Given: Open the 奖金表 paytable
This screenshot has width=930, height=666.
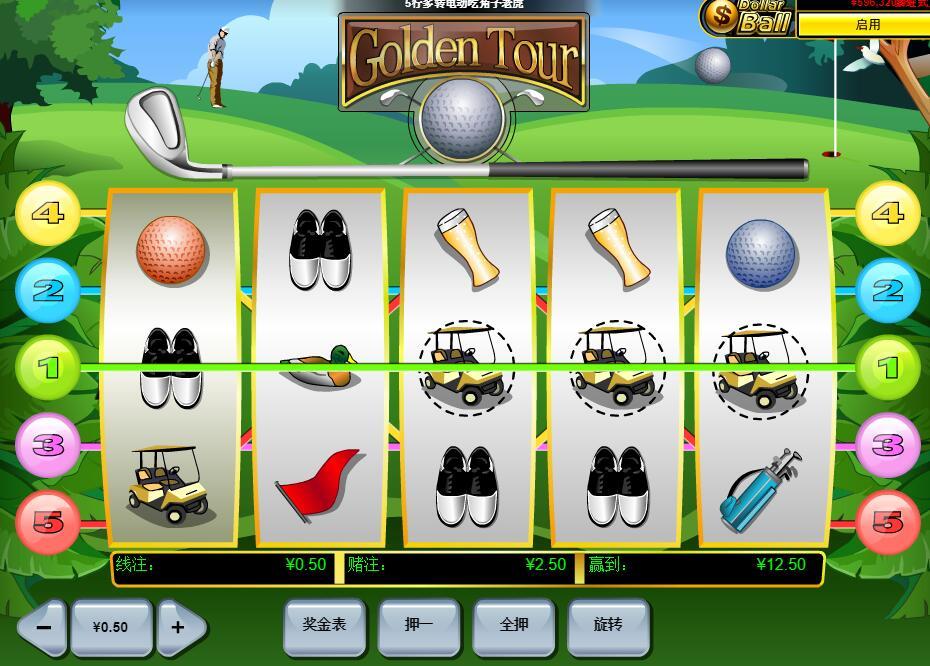Looking at the screenshot, I should pos(324,626).
